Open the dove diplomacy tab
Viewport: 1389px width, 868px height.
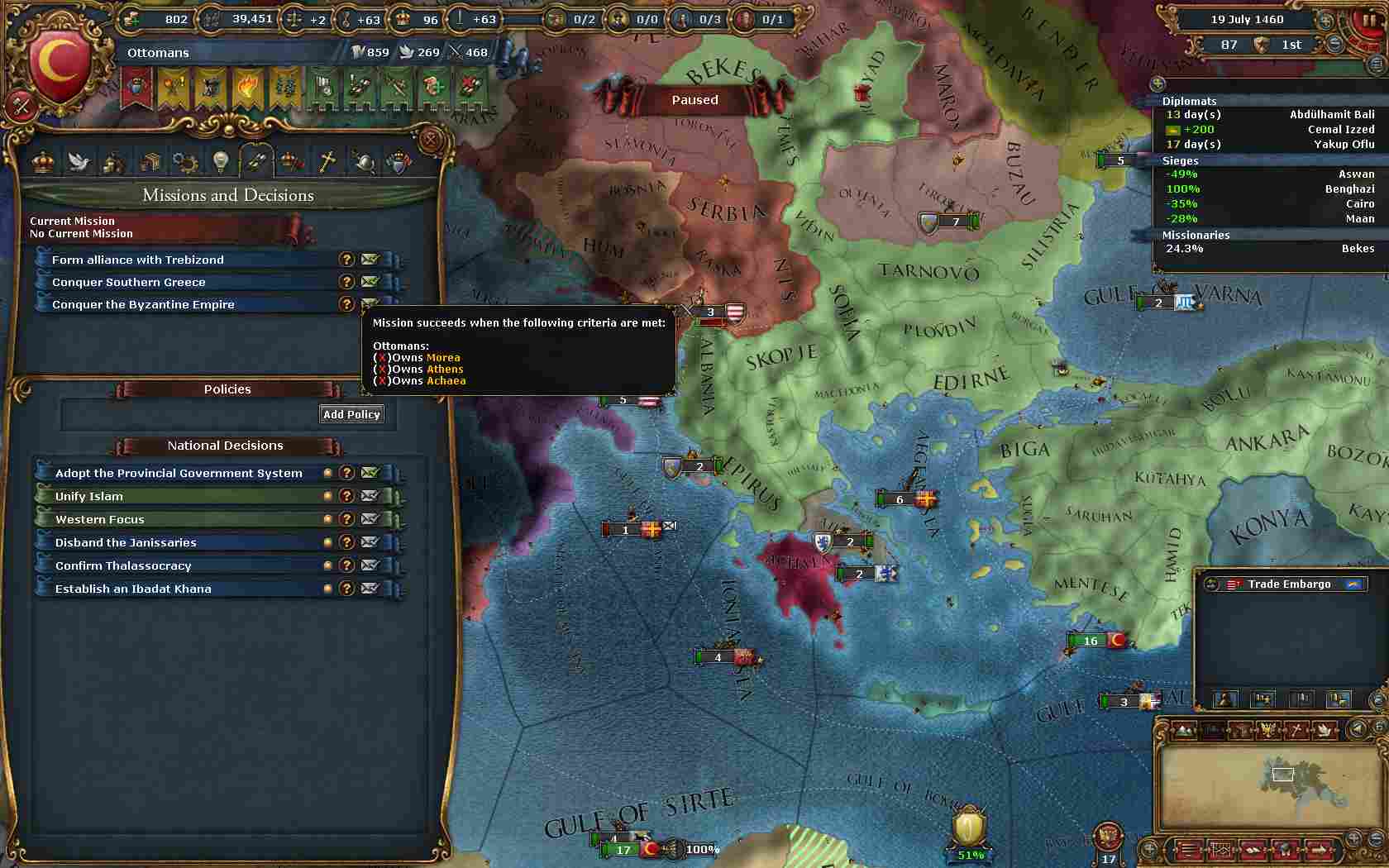[79, 161]
